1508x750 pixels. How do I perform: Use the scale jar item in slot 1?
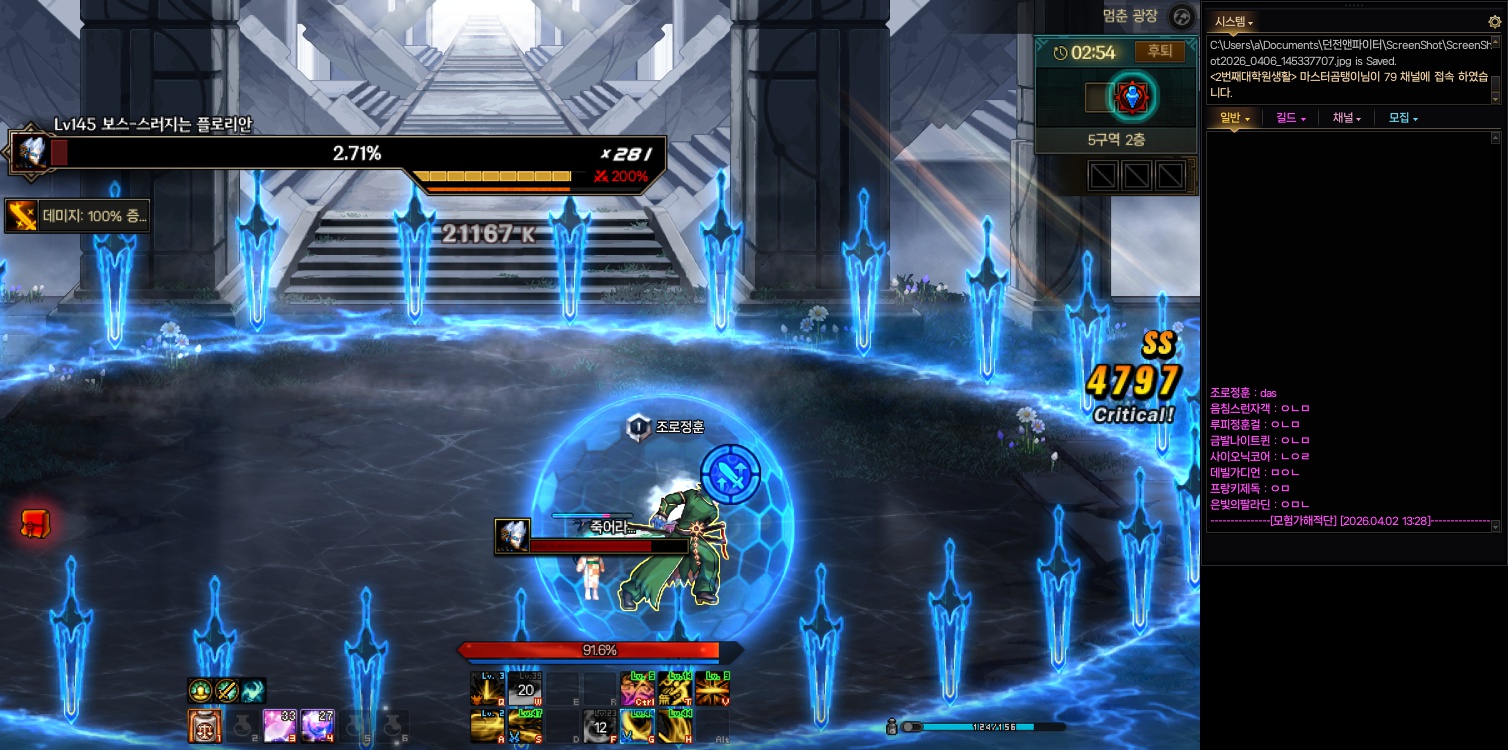point(203,726)
